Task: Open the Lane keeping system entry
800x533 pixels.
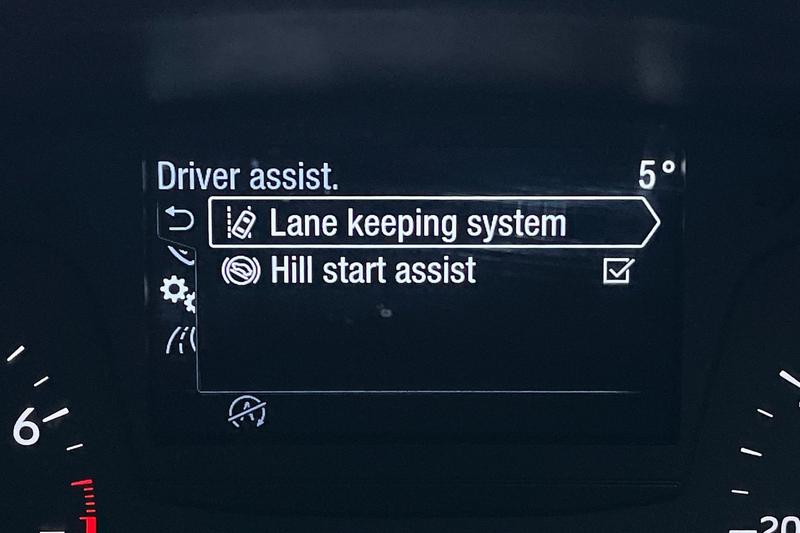Action: click(420, 223)
